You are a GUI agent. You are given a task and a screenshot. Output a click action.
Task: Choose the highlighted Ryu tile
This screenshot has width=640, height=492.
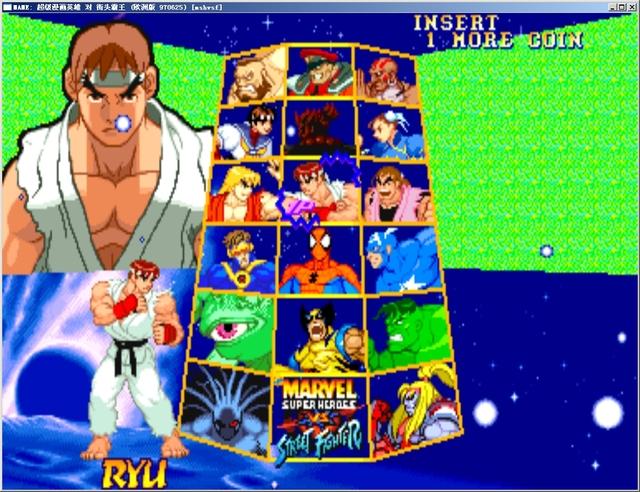click(320, 190)
